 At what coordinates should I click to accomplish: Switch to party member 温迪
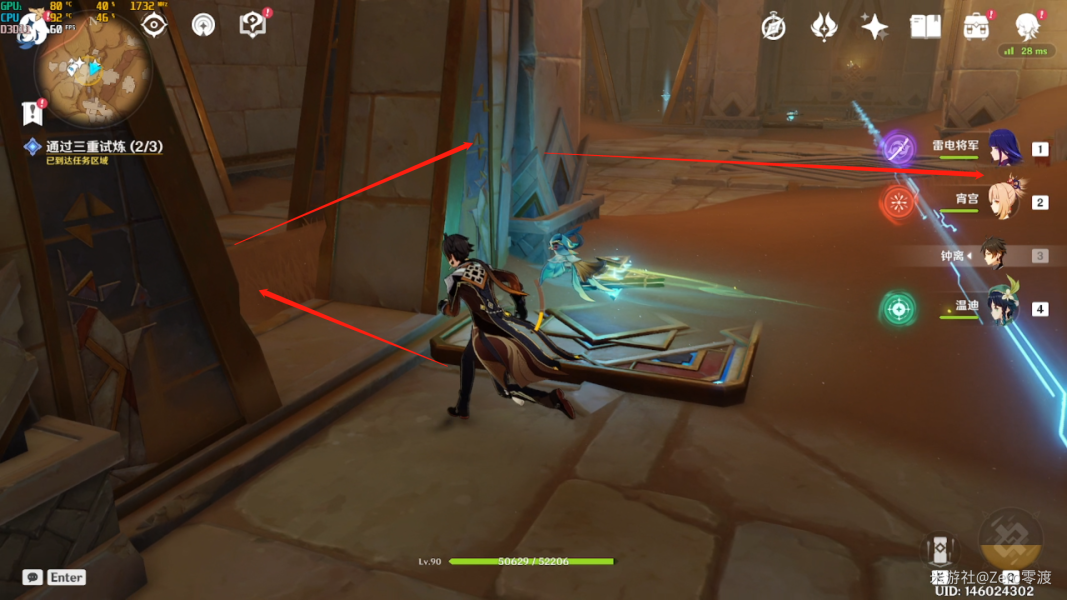1002,307
